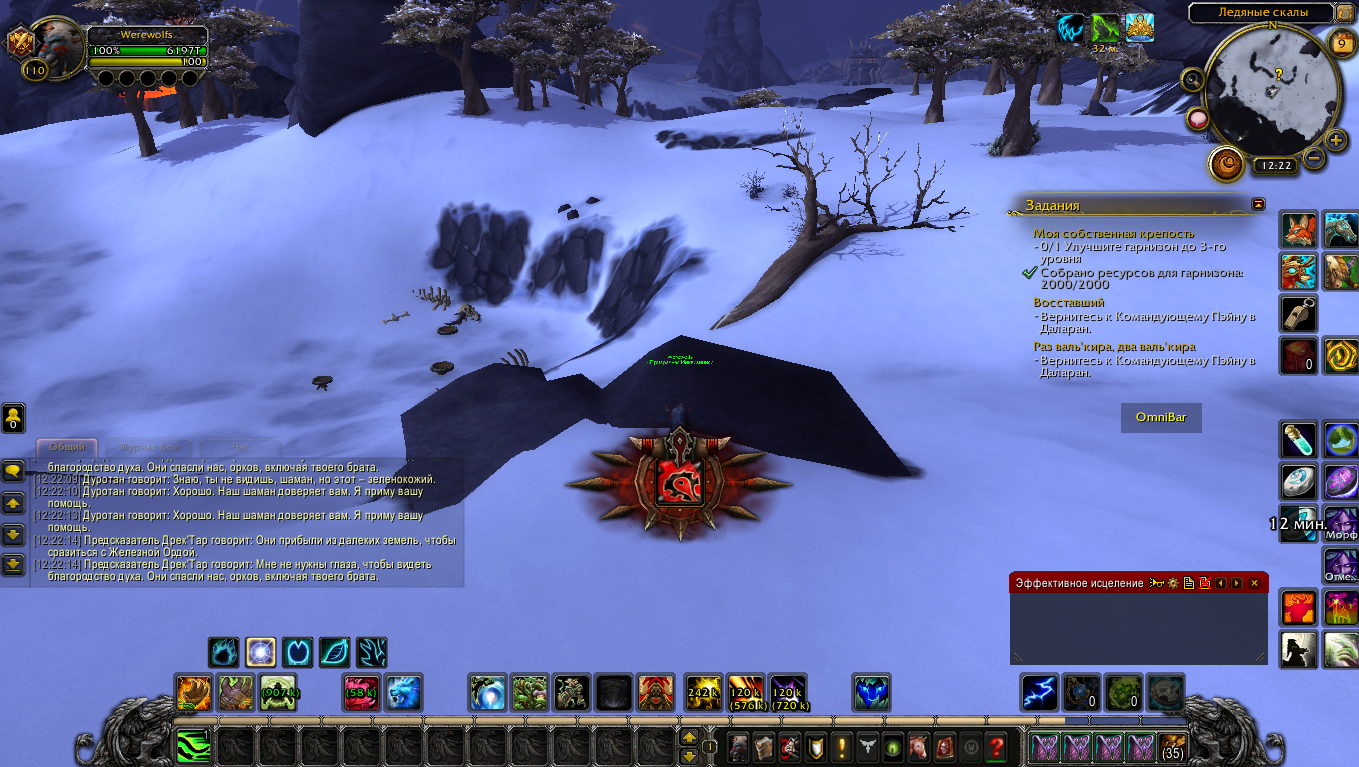The height and width of the screenshot is (767, 1359).
Task: Open the healing meter settings gear
Action: click(1172, 583)
